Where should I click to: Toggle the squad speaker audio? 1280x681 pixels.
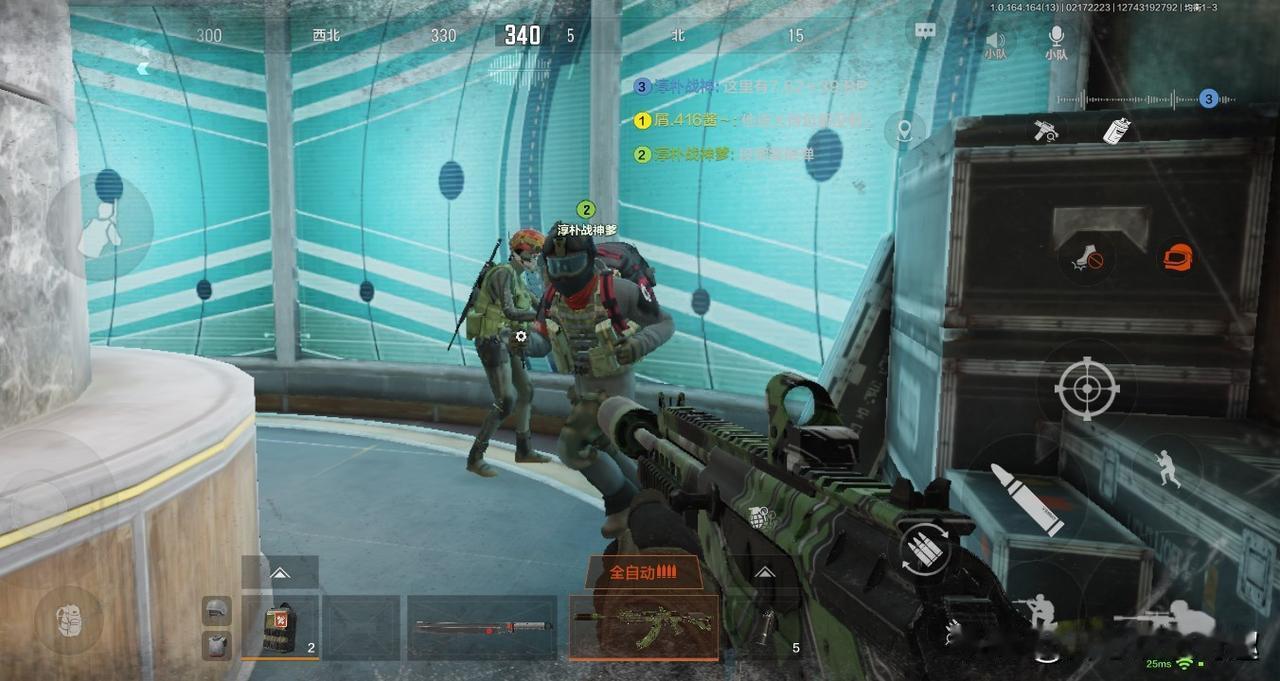click(995, 41)
